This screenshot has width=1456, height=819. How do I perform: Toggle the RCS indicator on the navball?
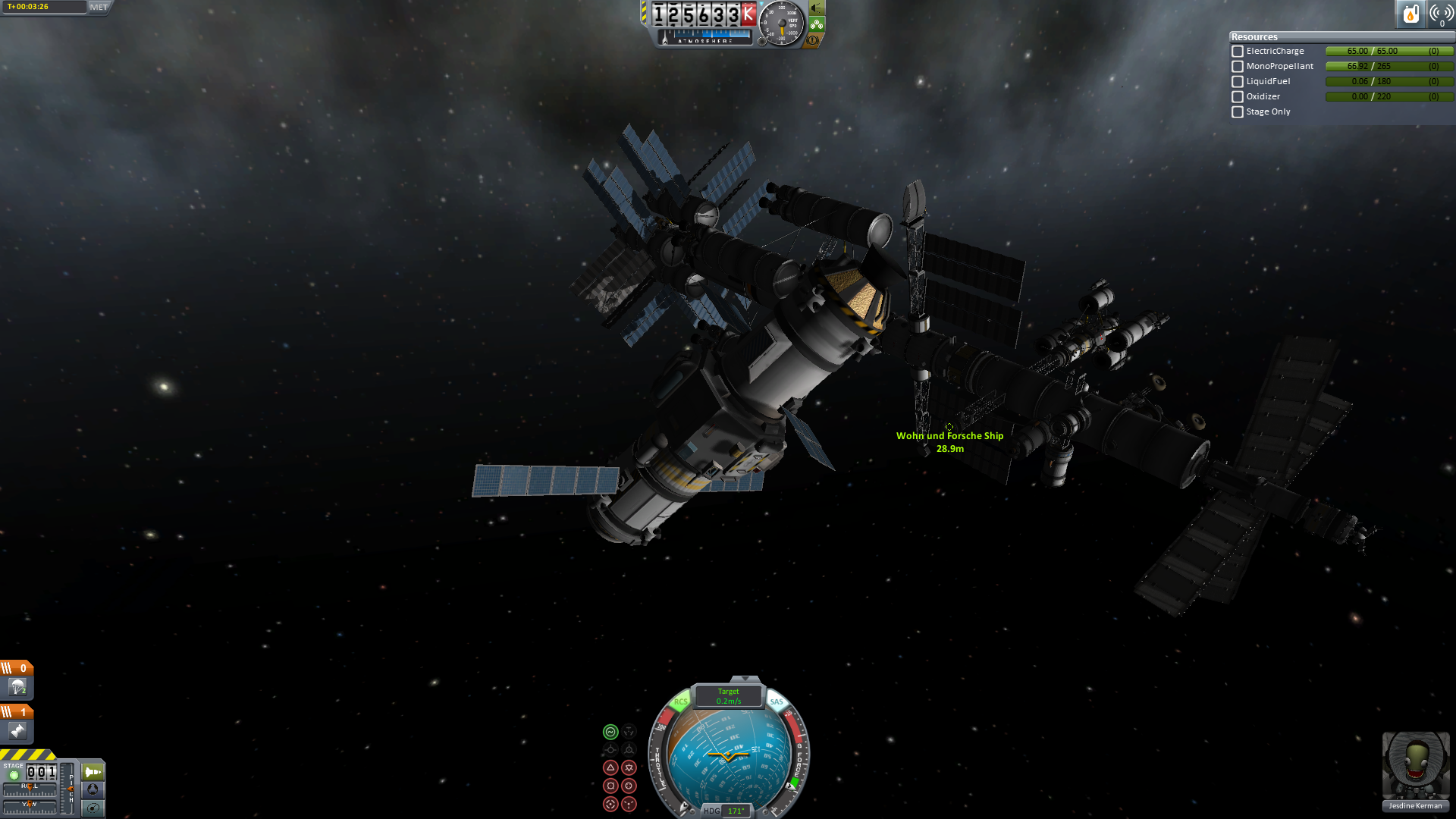click(680, 701)
